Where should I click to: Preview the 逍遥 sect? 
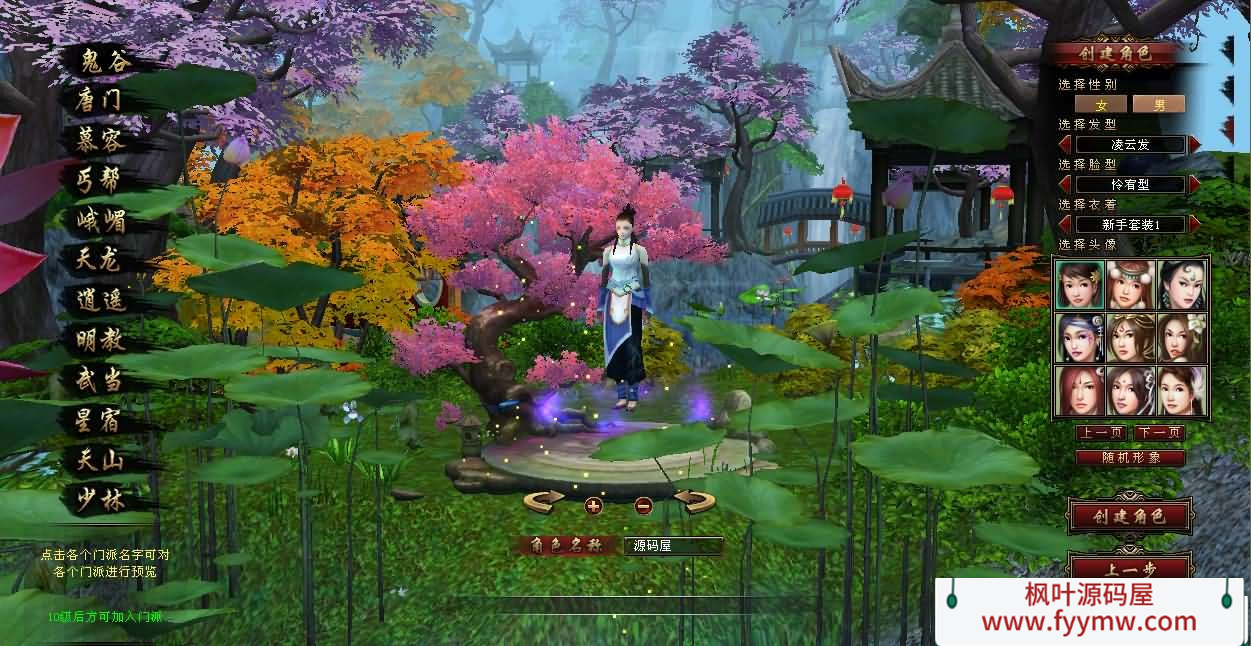[100, 299]
